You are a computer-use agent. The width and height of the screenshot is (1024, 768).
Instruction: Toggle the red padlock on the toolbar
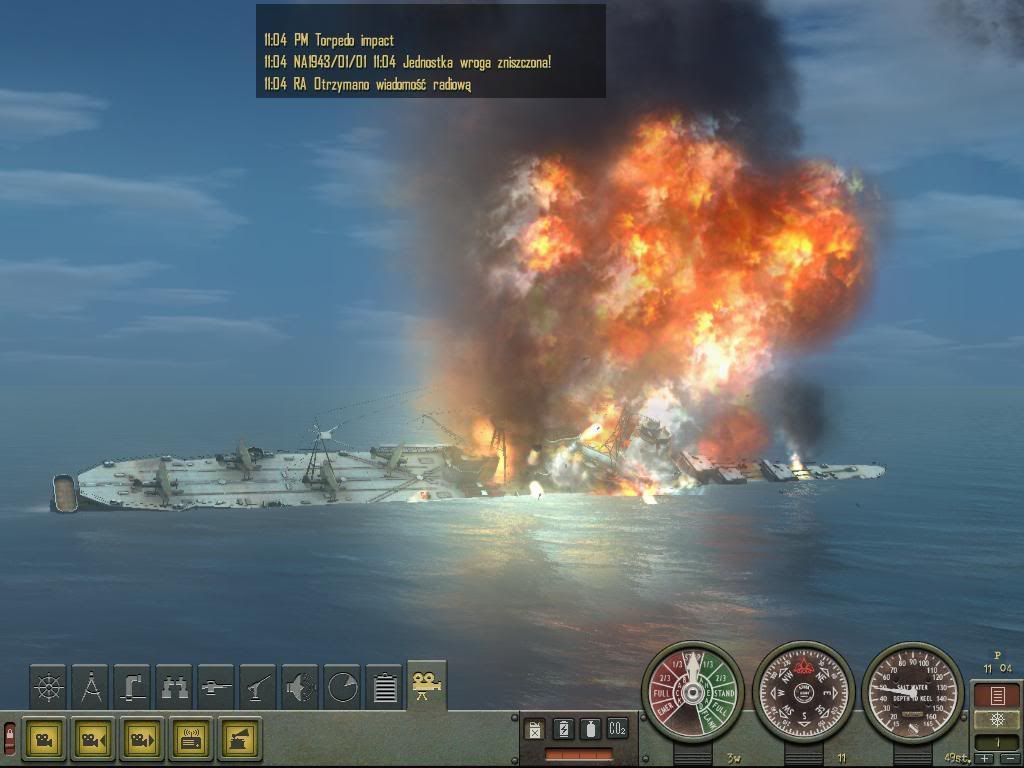coord(10,738)
